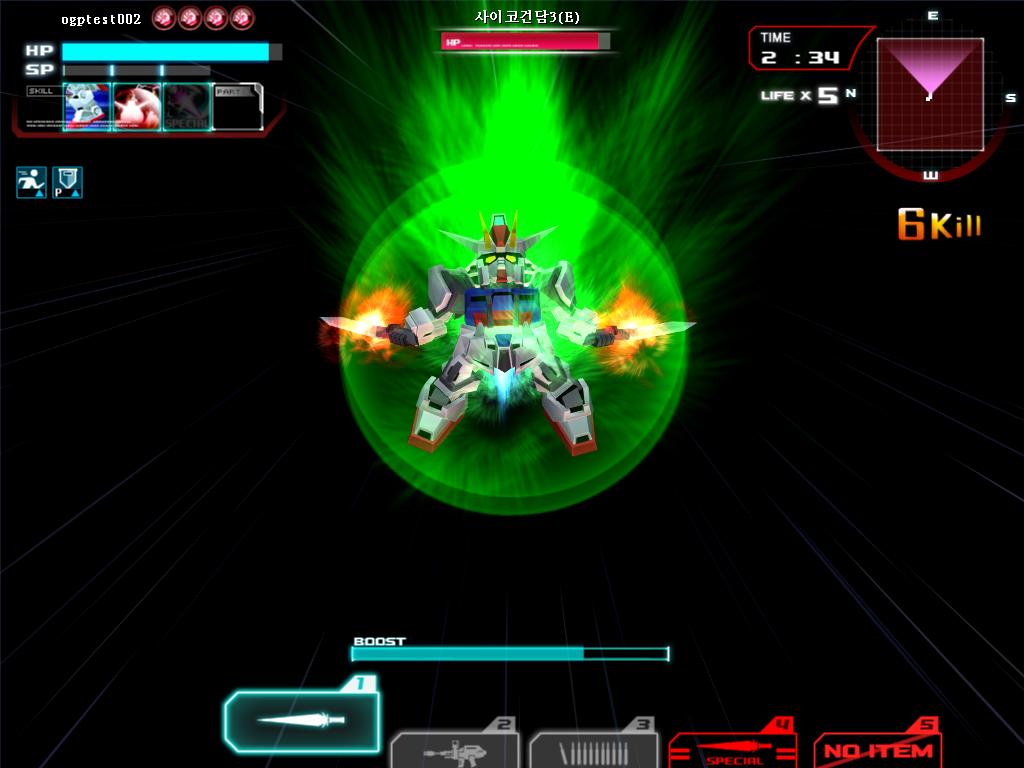The width and height of the screenshot is (1024, 768).
Task: Activate the red glowing skill icon
Action: [x=137, y=107]
